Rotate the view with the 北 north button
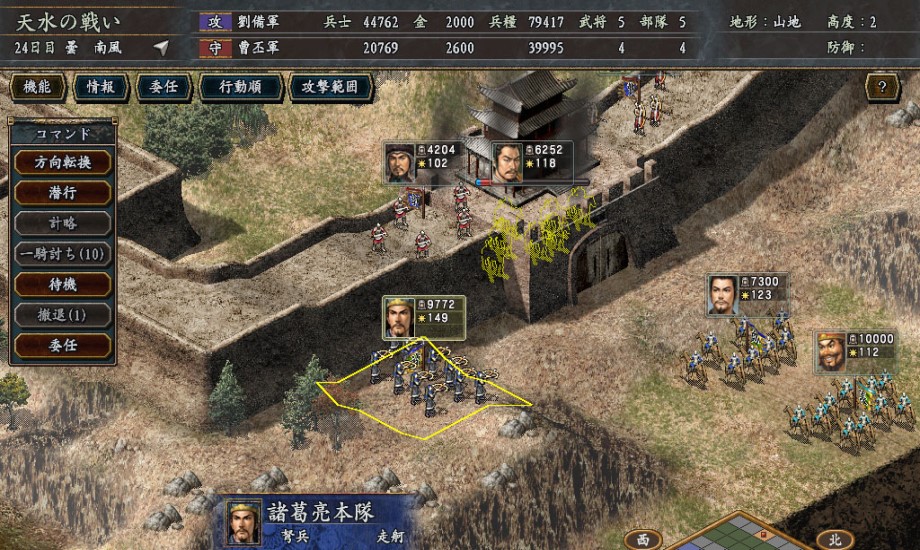 pyautogui.click(x=834, y=539)
